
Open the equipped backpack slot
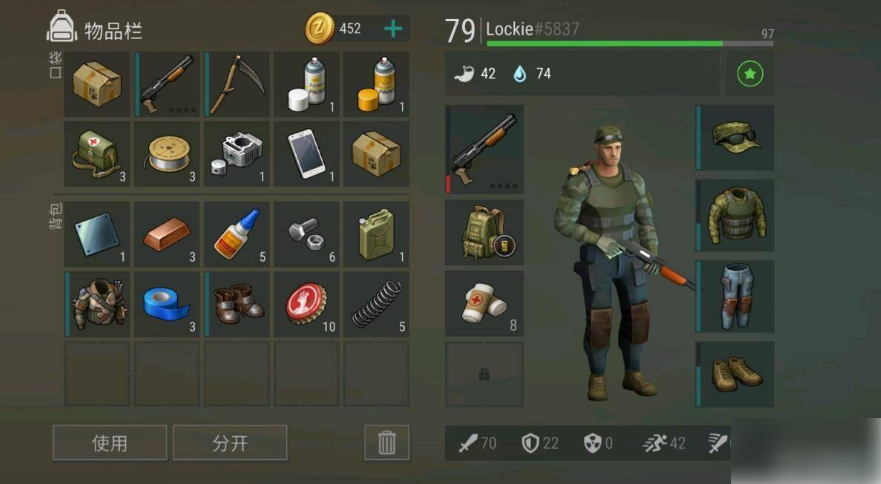tap(485, 232)
